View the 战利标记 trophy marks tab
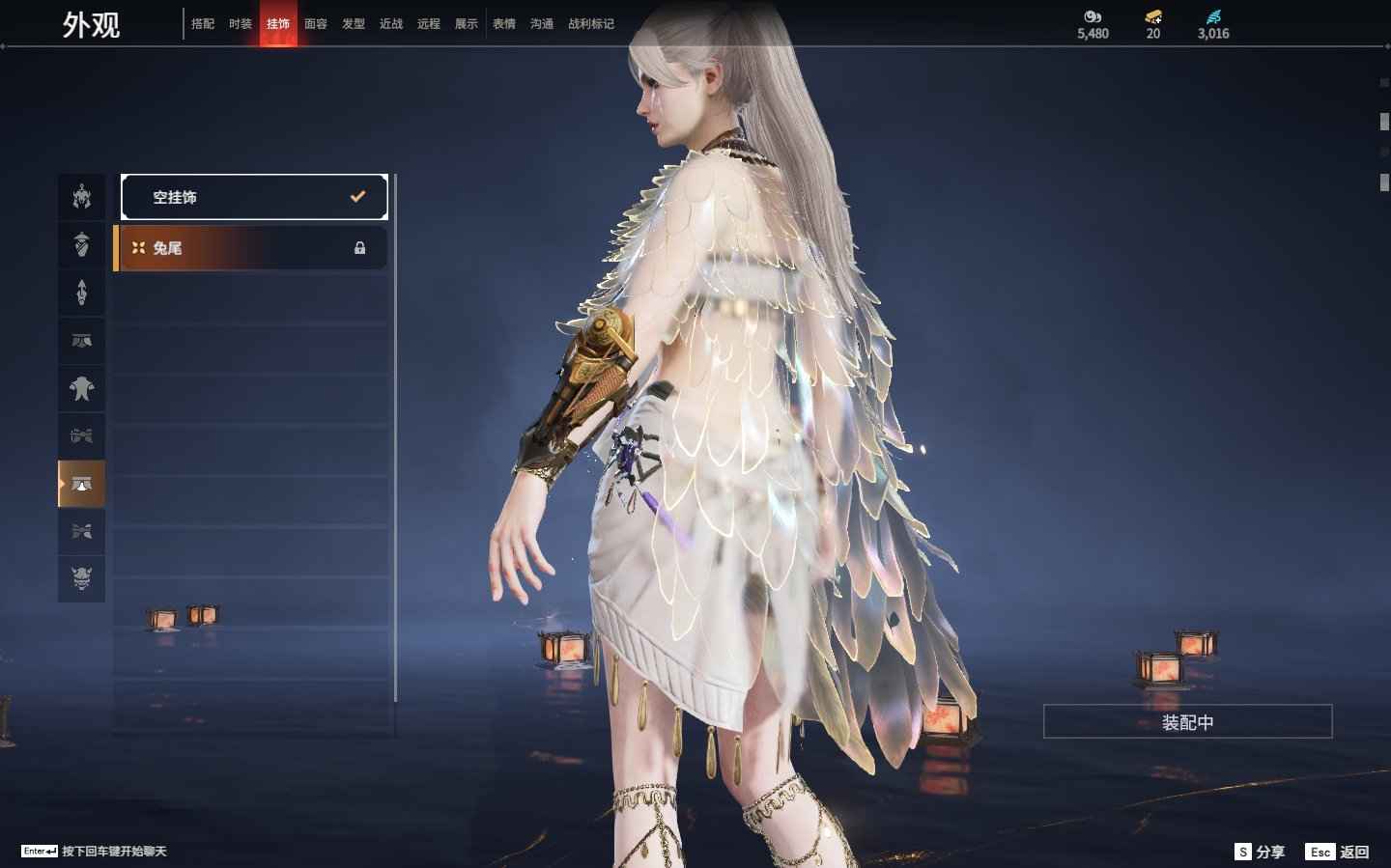The height and width of the screenshot is (868, 1391). (x=591, y=24)
